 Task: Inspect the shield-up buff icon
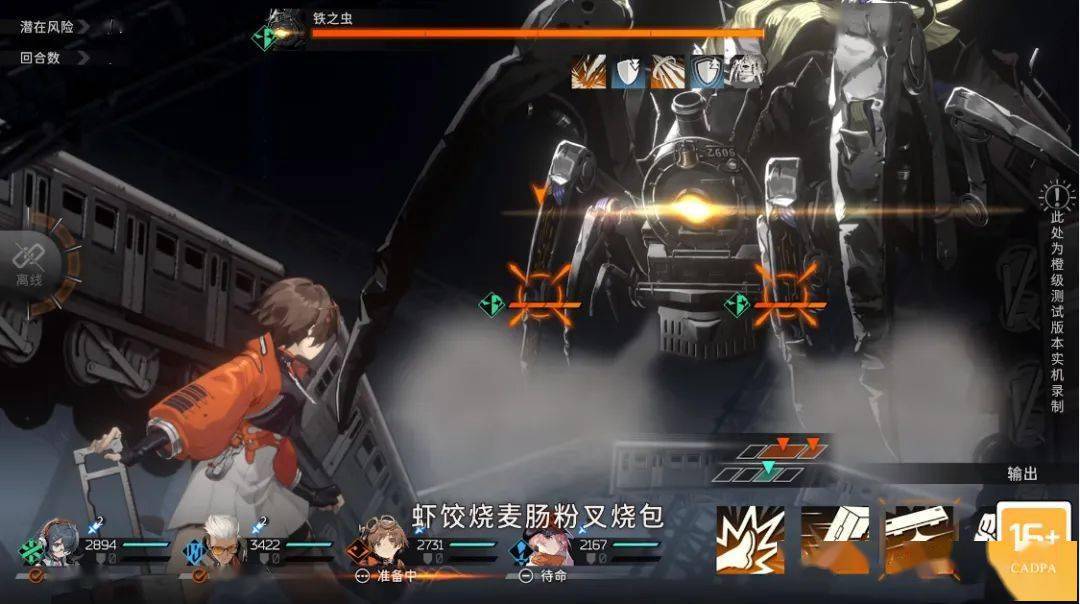706,72
